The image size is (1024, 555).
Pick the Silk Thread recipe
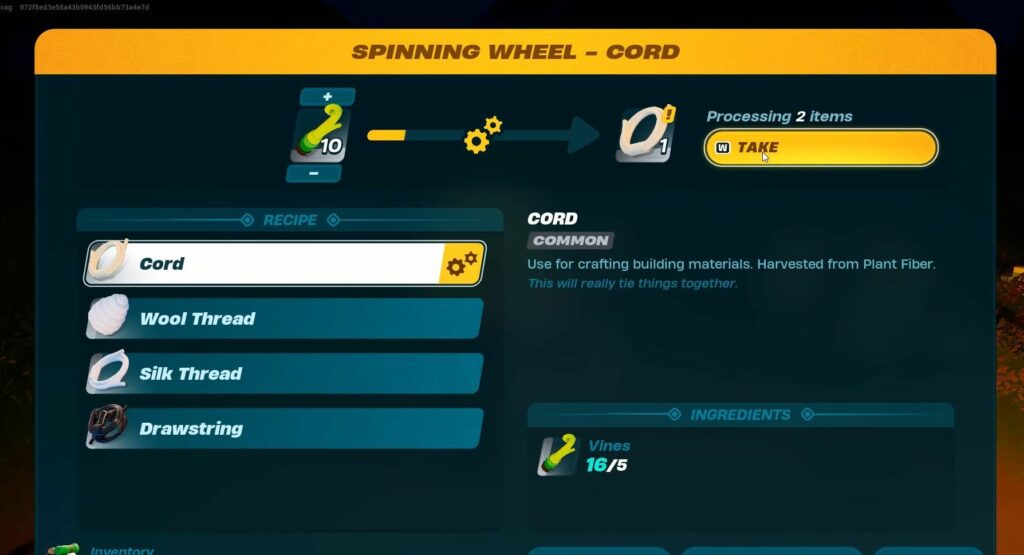284,374
